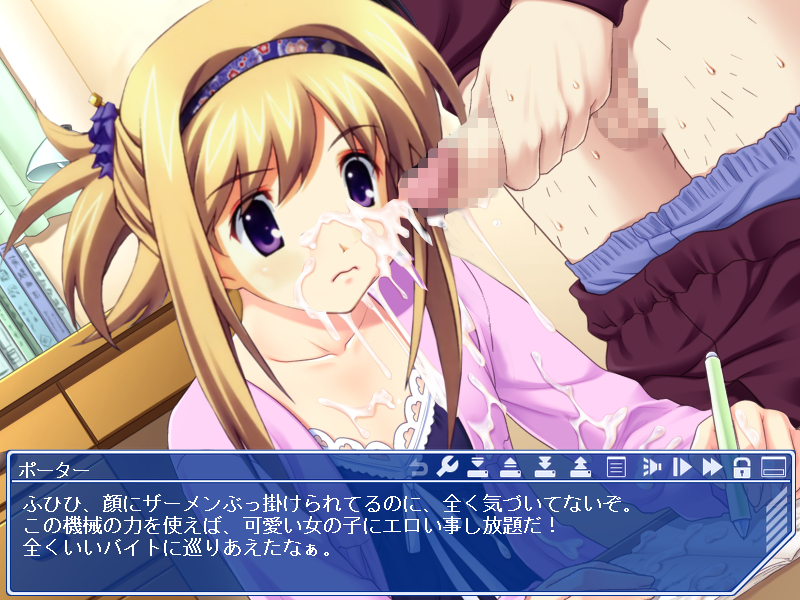Toggle the padlock icon

coord(742,467)
